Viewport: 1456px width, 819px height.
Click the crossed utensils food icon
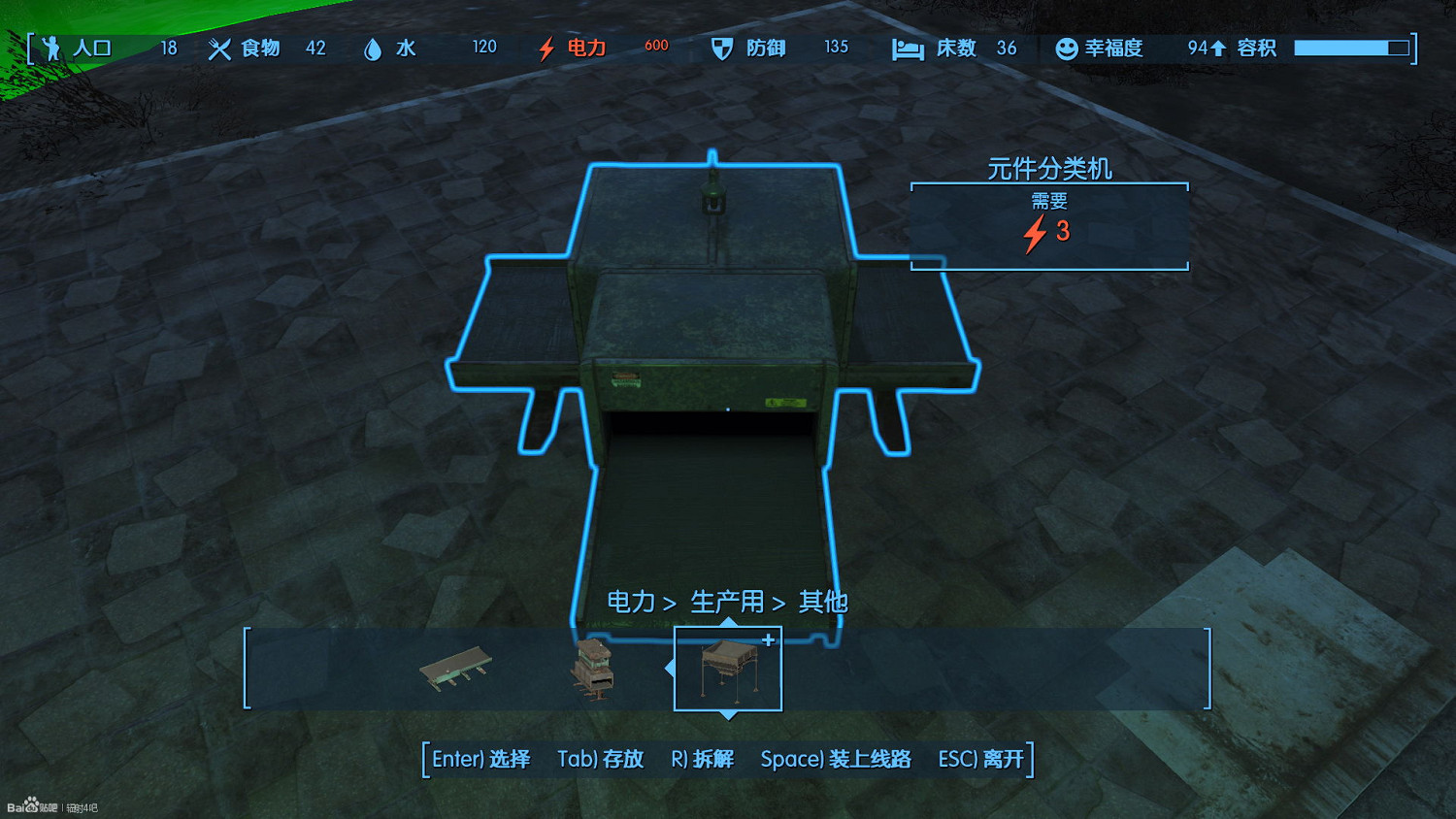(x=219, y=48)
